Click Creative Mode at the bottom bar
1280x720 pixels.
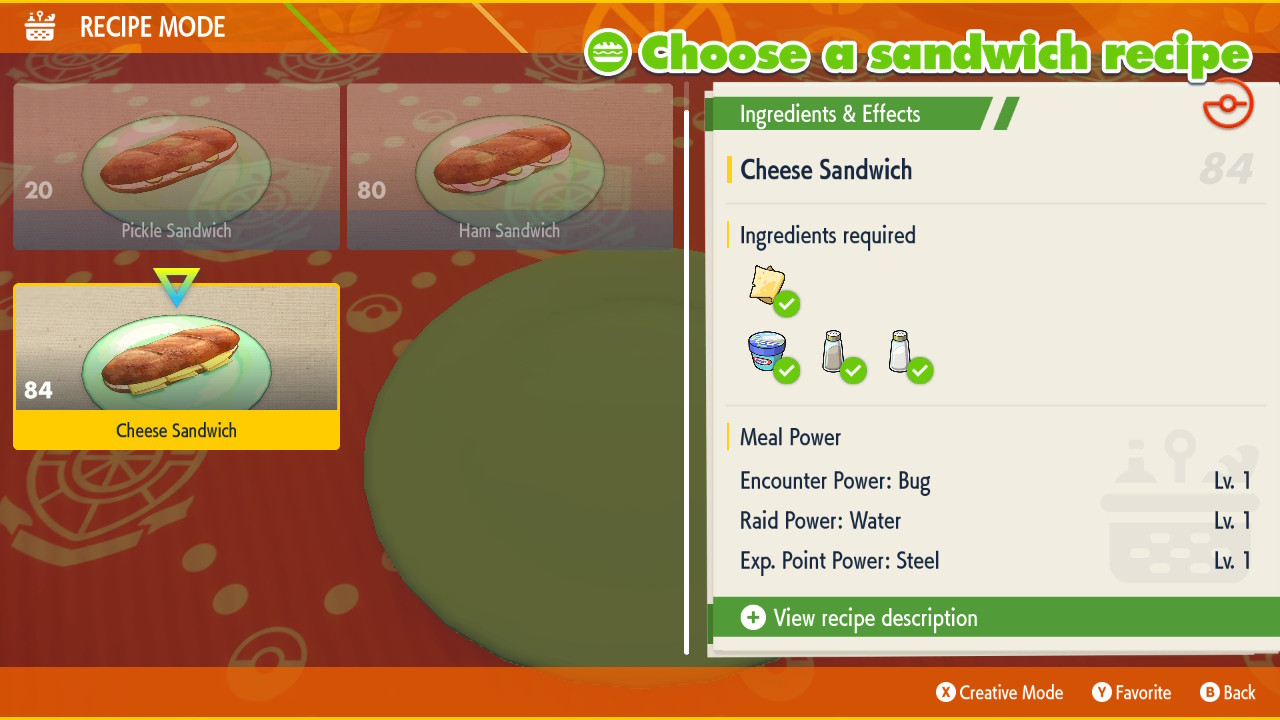pos(999,692)
